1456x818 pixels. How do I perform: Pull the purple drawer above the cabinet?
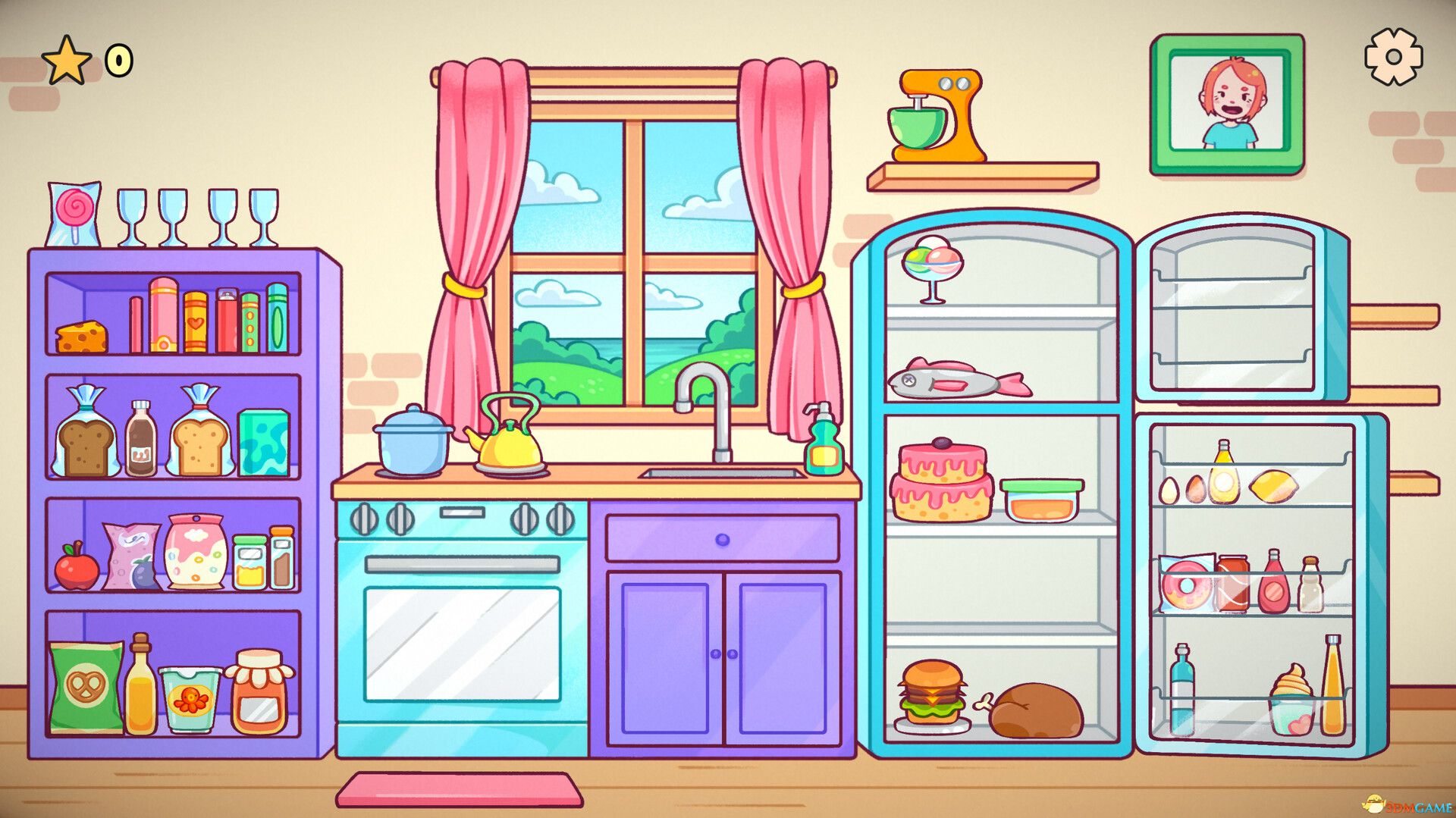[724, 536]
